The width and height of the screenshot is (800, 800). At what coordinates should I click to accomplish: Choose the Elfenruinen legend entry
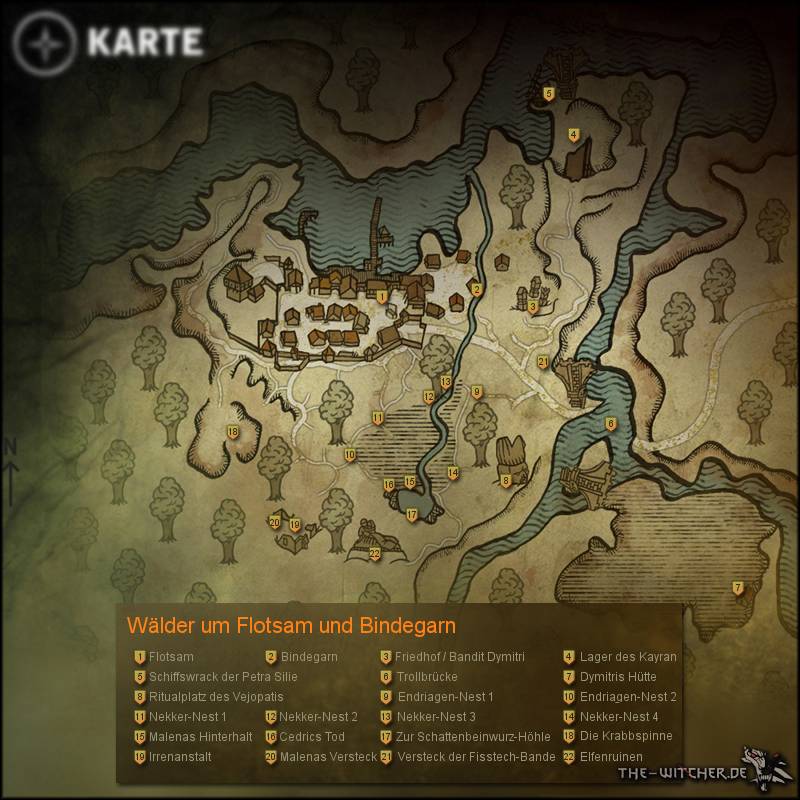pyautogui.click(x=610, y=757)
